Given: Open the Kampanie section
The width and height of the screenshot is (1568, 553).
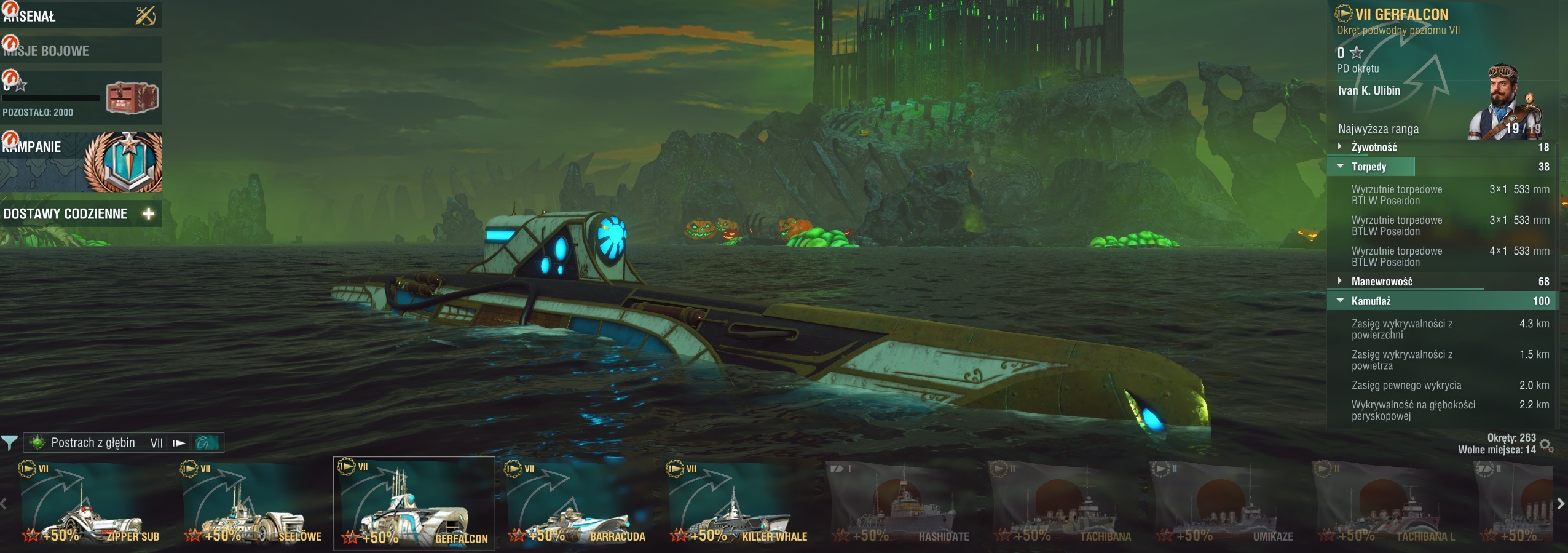Looking at the screenshot, I should point(80,161).
